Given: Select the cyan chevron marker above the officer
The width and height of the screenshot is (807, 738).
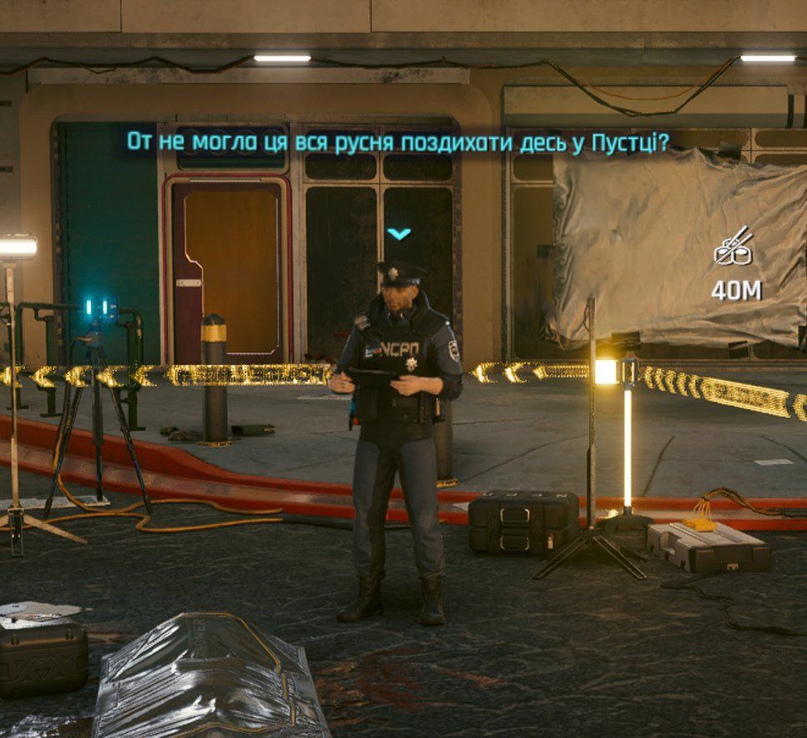Looking at the screenshot, I should pos(399,234).
